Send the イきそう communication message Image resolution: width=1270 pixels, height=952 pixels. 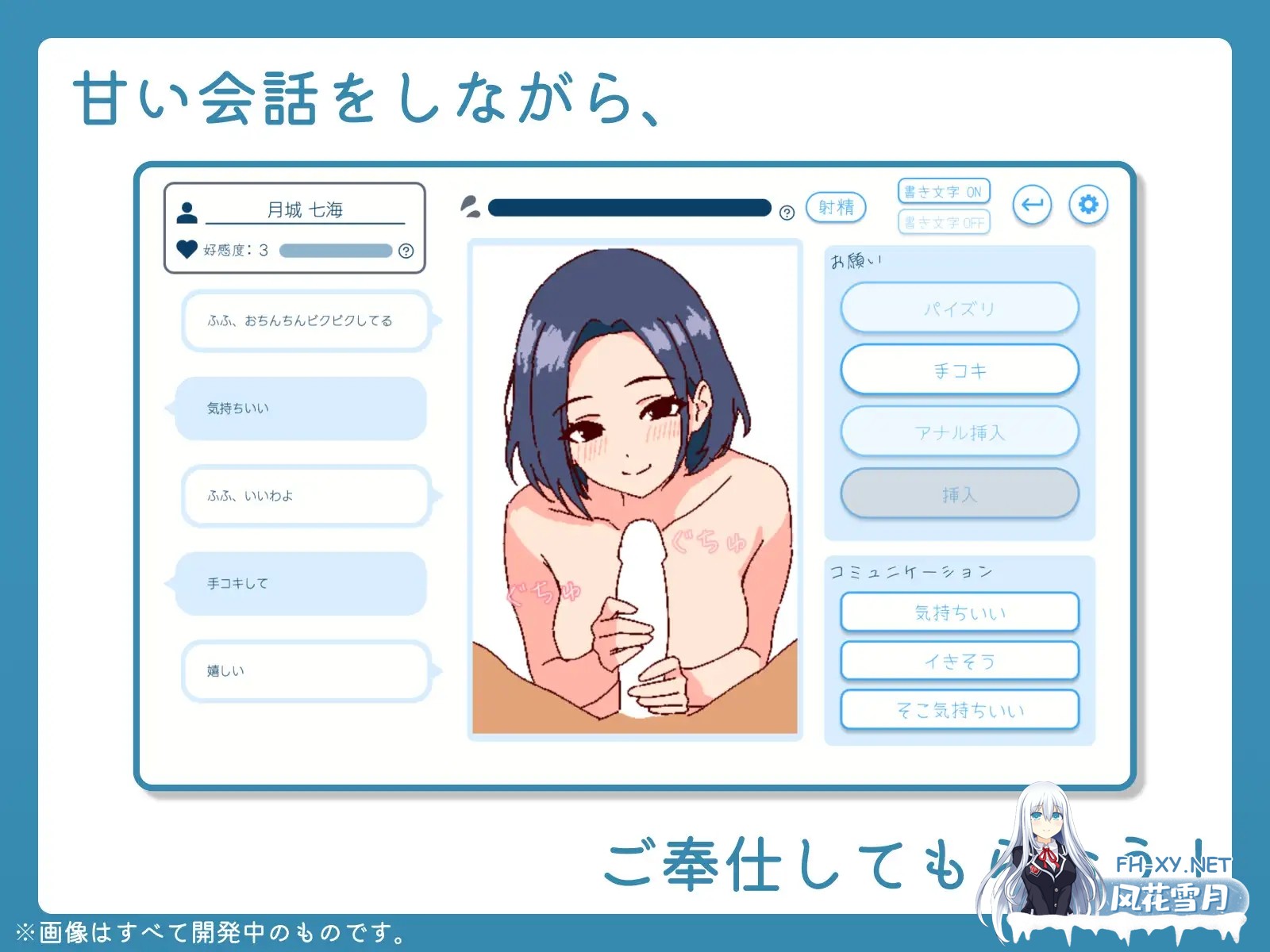[x=960, y=660]
